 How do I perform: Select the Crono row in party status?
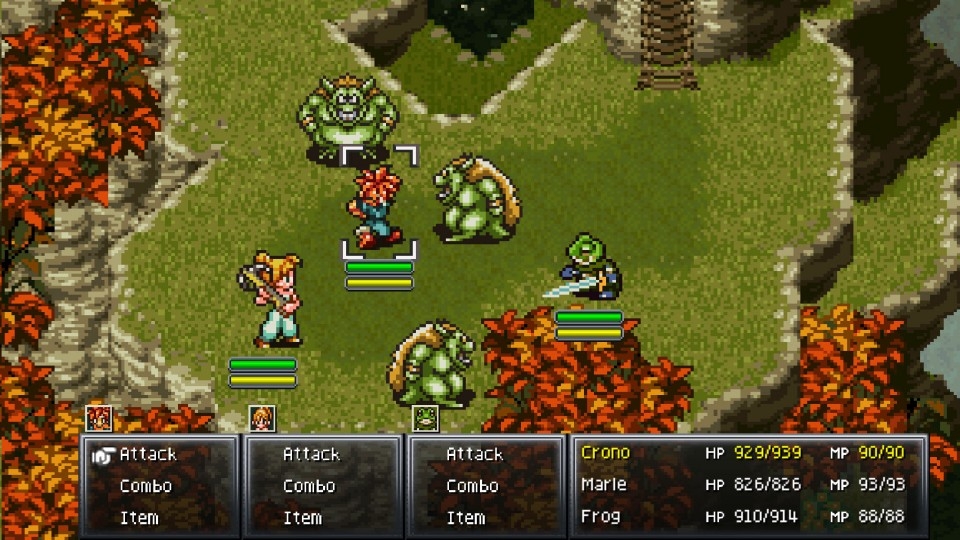point(744,453)
